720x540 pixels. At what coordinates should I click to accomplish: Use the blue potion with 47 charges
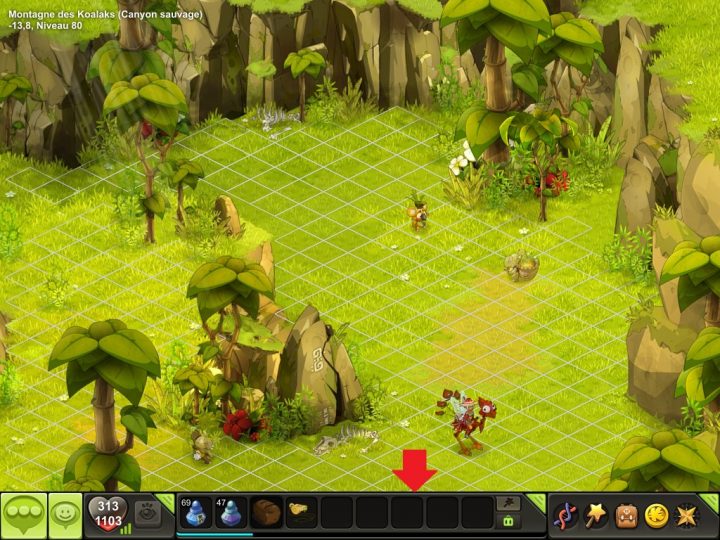tap(232, 513)
